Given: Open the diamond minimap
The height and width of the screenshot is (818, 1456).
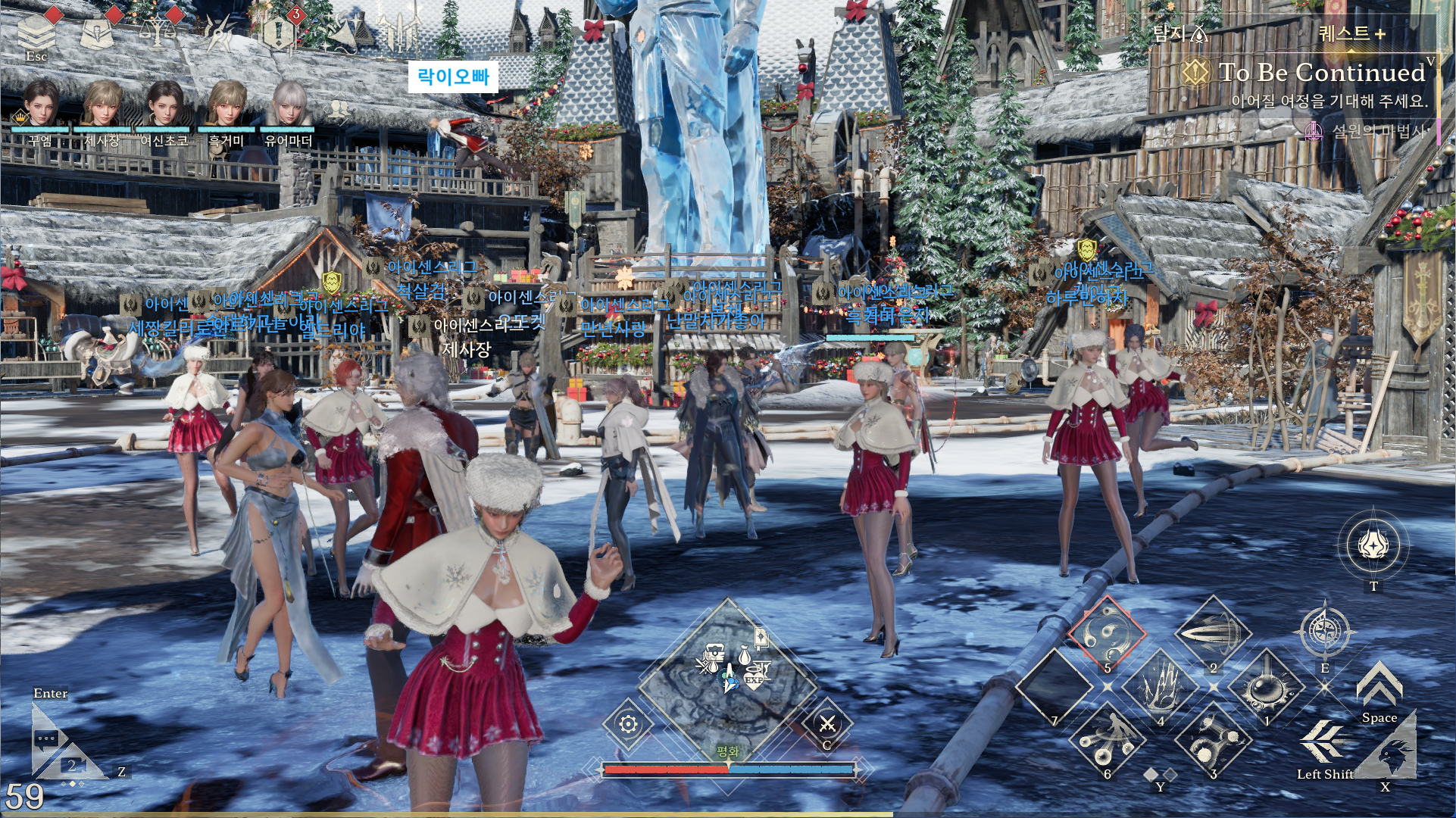Looking at the screenshot, I should pos(728,674).
